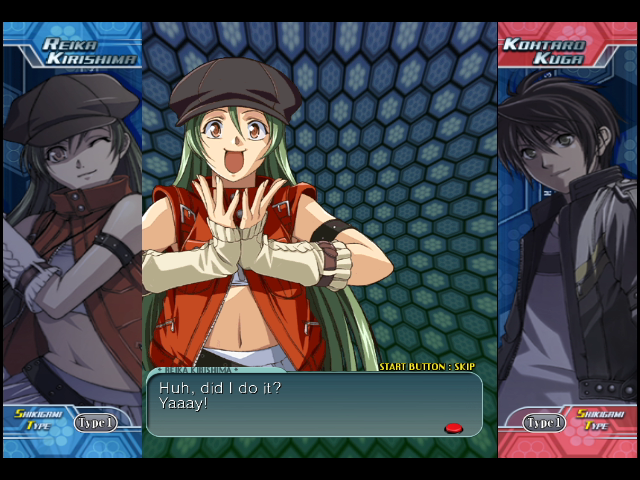
Task: Click the red continue indicator in the dialogue
Action: pyautogui.click(x=453, y=428)
